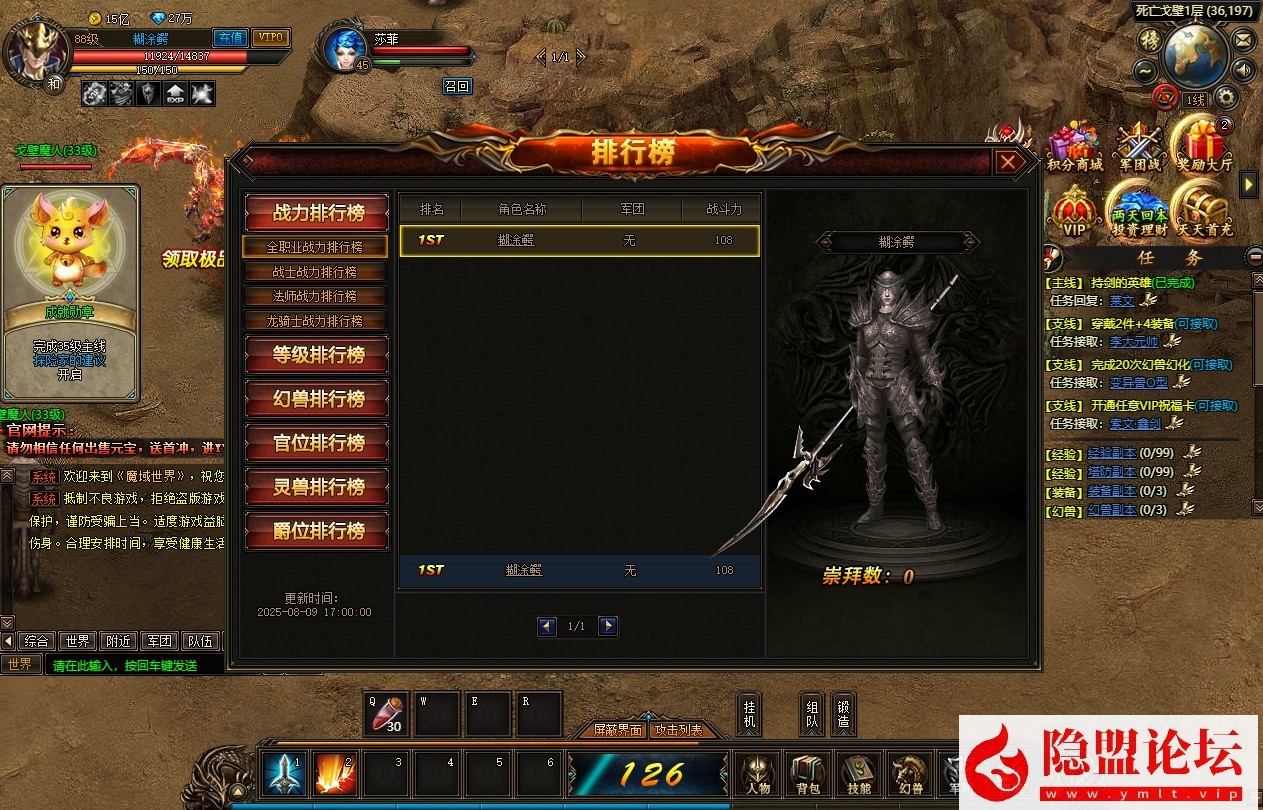Select the 1ST ranked player row
This screenshot has width=1263, height=810.
pos(579,240)
